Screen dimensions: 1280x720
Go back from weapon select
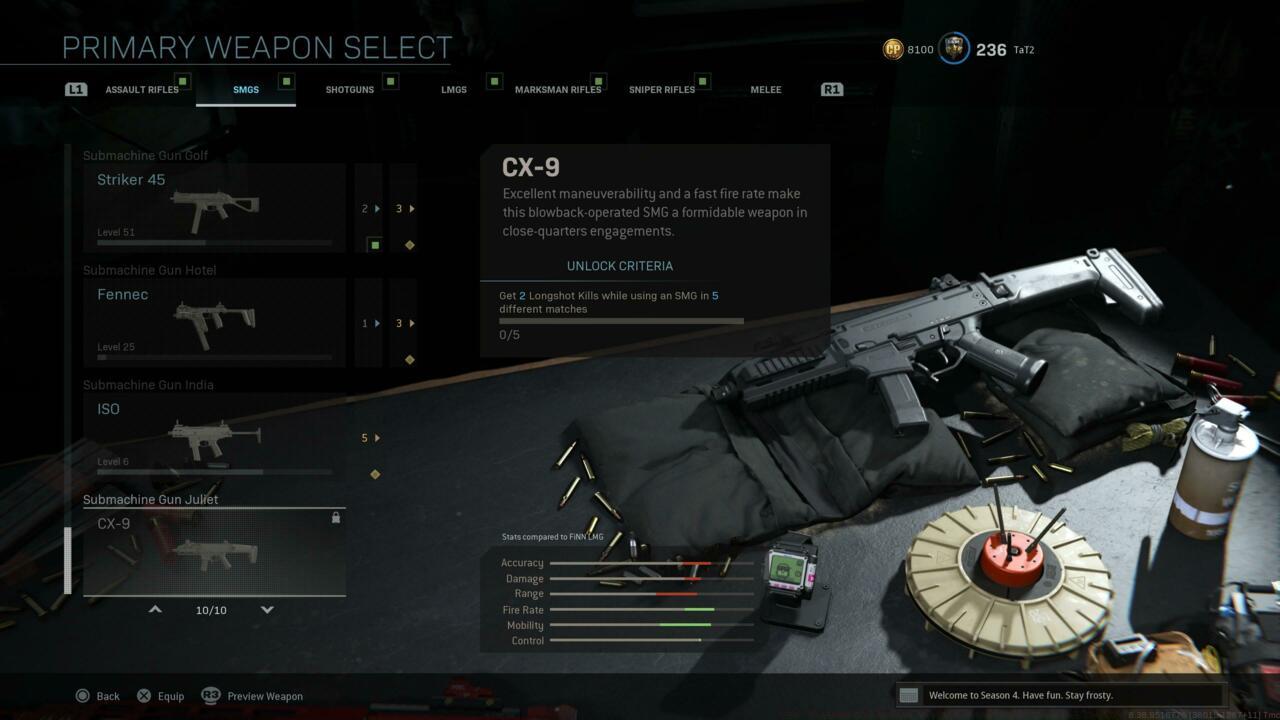pyautogui.click(x=98, y=696)
